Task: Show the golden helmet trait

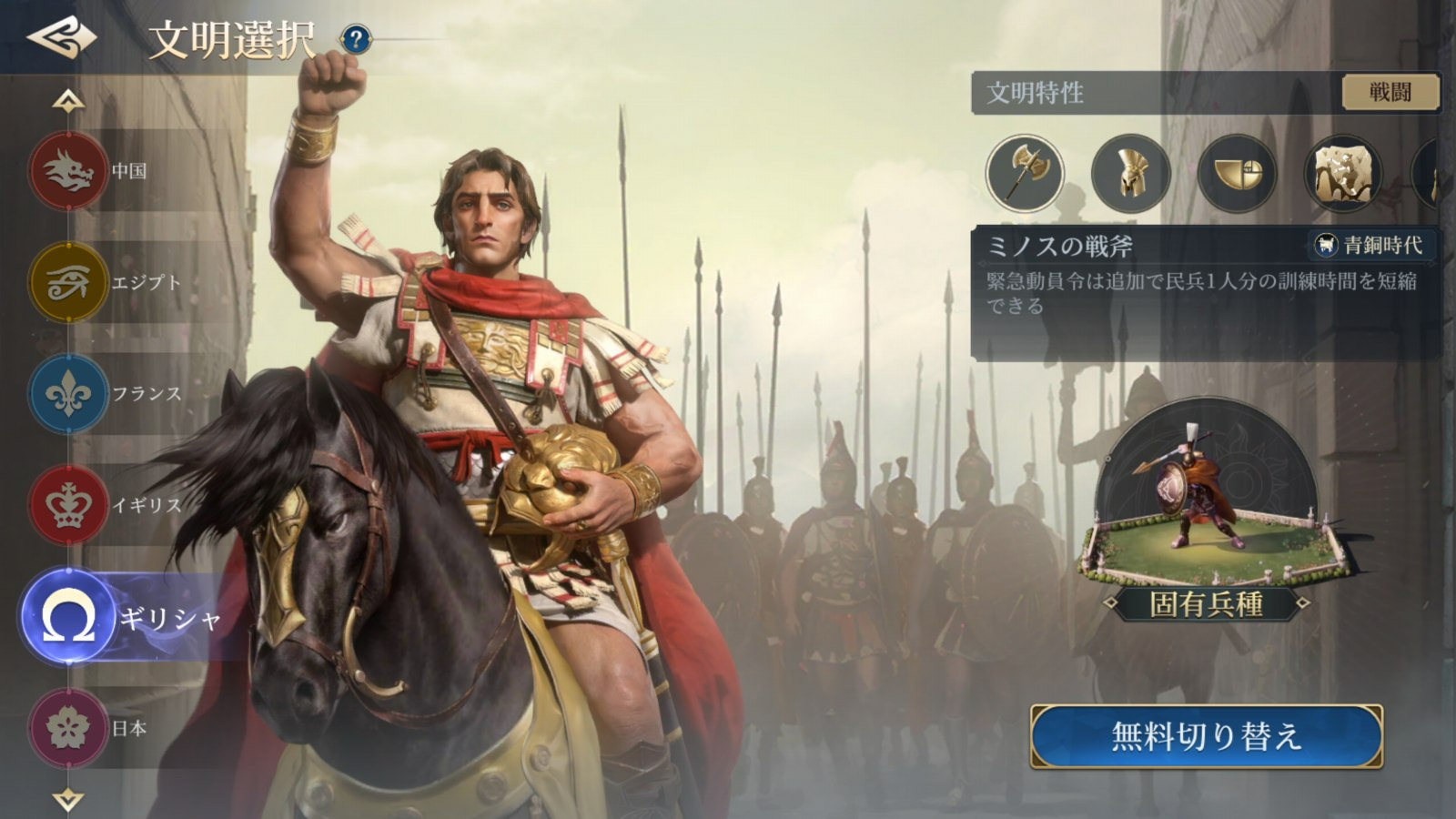Action: 1130,173
